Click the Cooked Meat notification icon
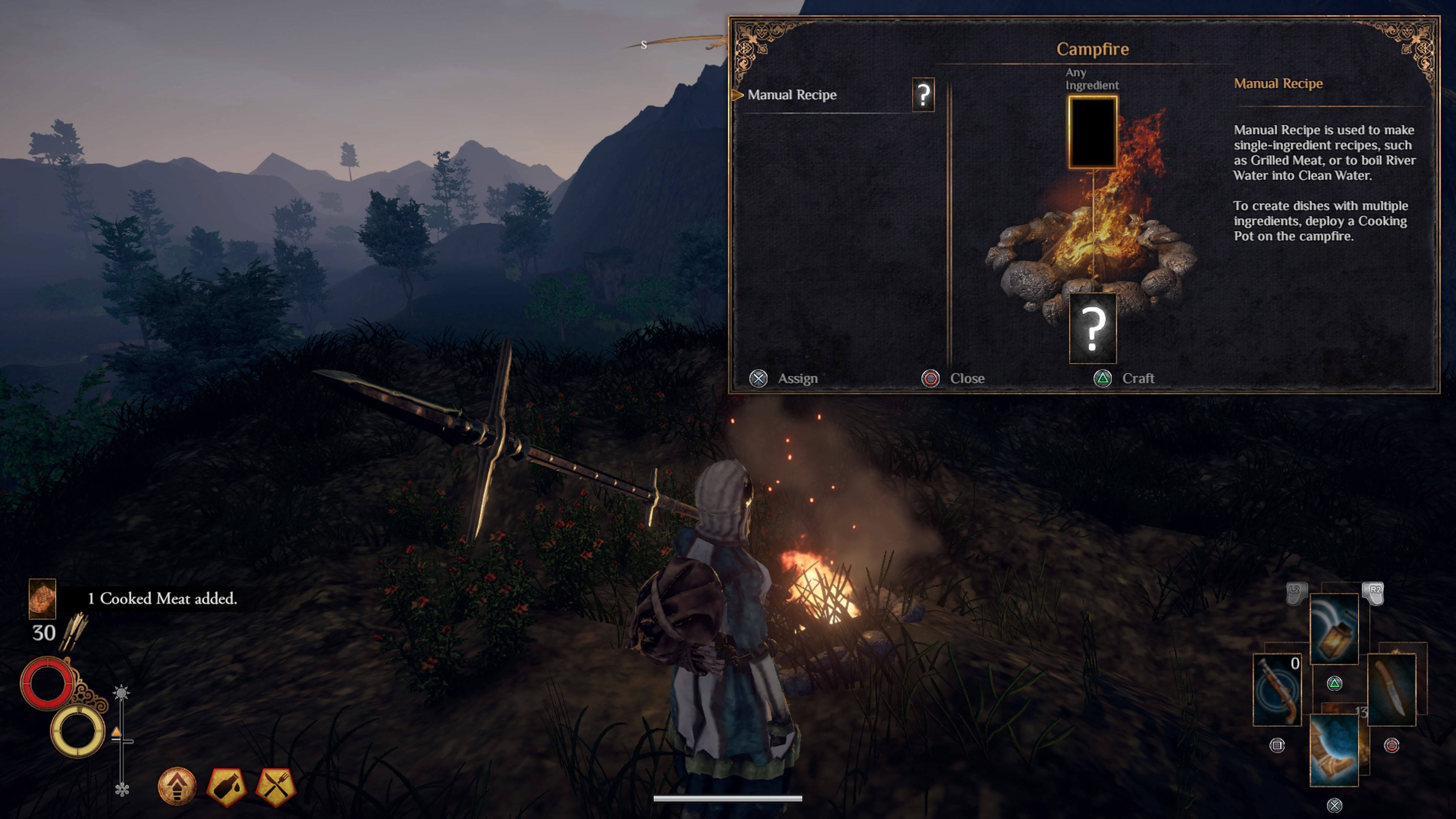Viewport: 1456px width, 819px height. click(x=42, y=598)
